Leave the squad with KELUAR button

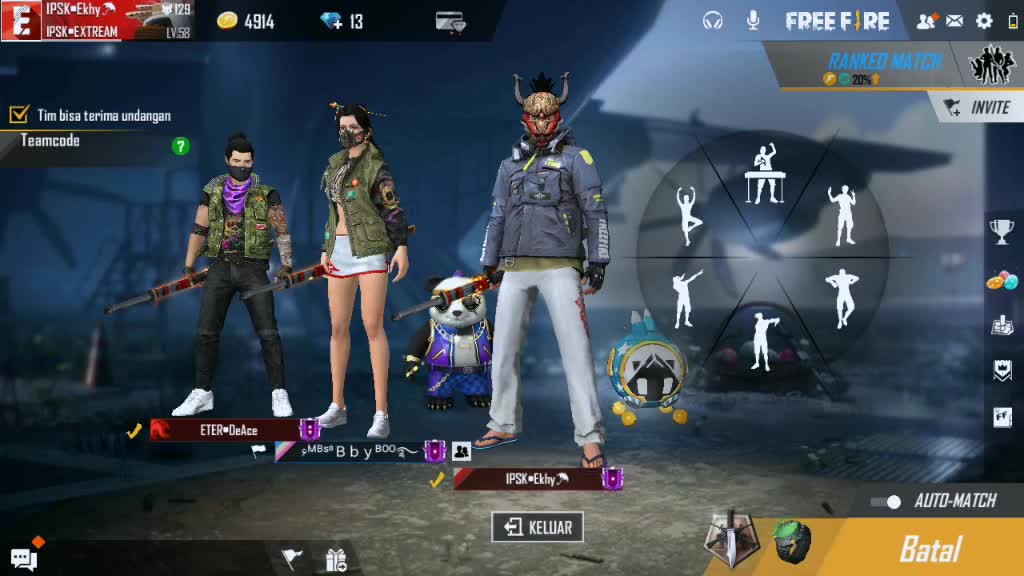click(x=537, y=527)
